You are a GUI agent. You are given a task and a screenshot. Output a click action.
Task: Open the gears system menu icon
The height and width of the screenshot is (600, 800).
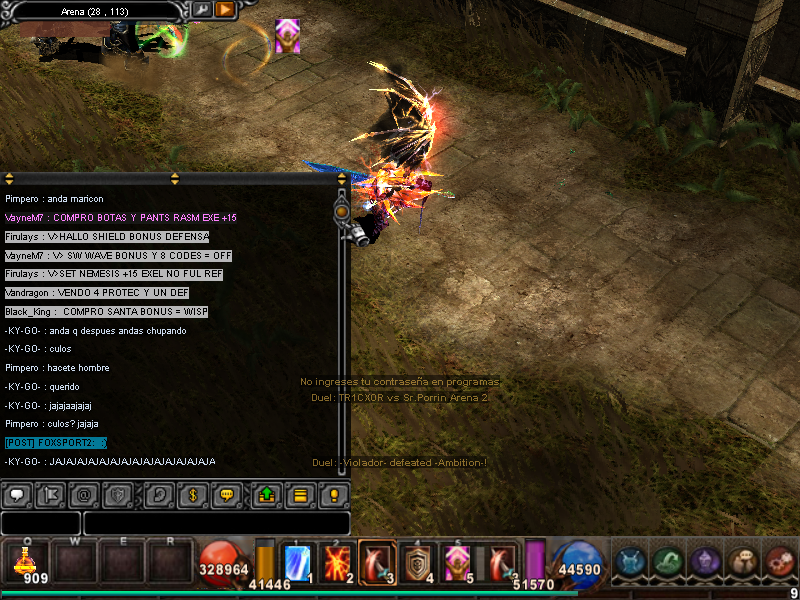(779, 562)
